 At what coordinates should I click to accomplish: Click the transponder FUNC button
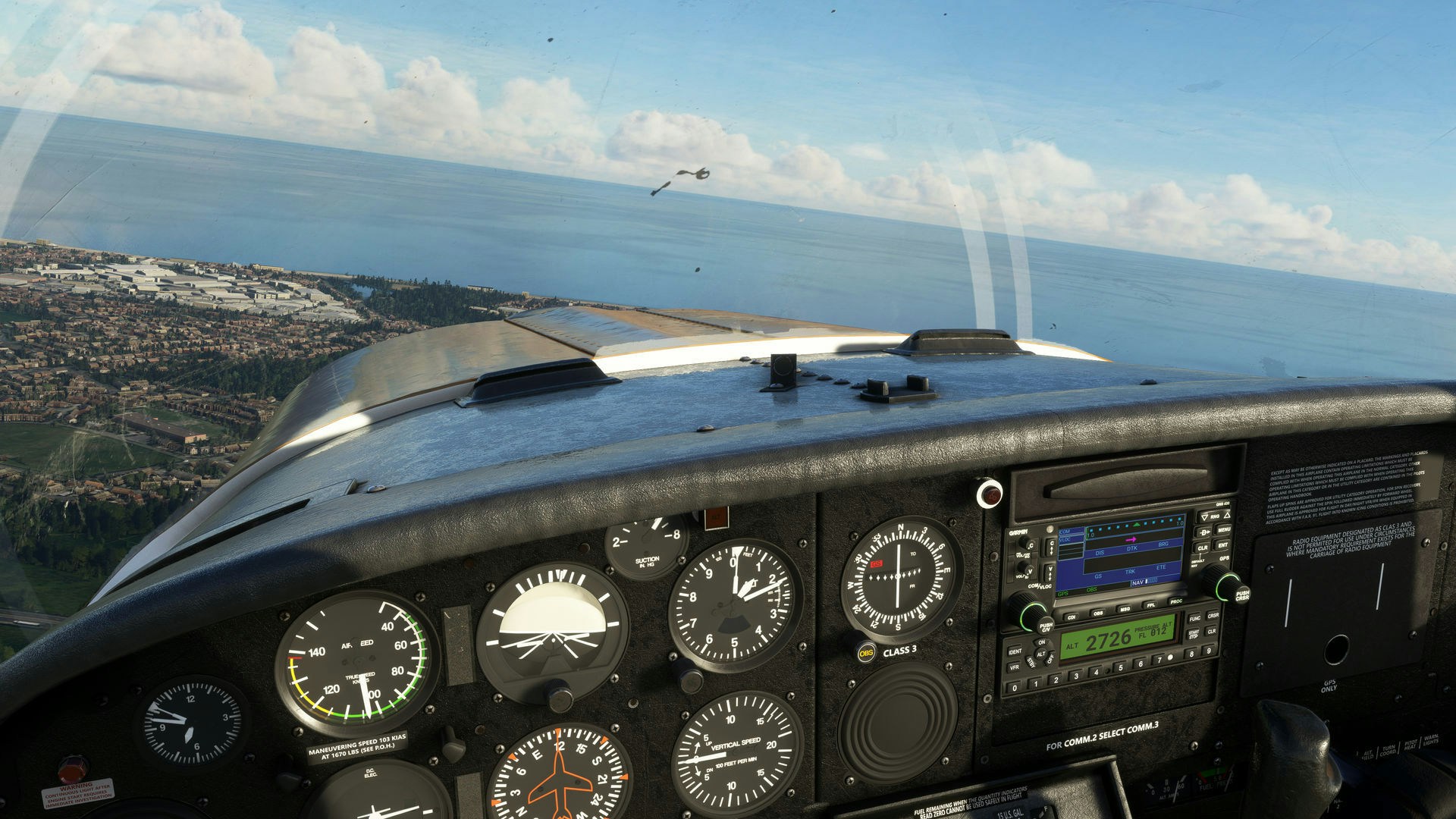point(1194,618)
